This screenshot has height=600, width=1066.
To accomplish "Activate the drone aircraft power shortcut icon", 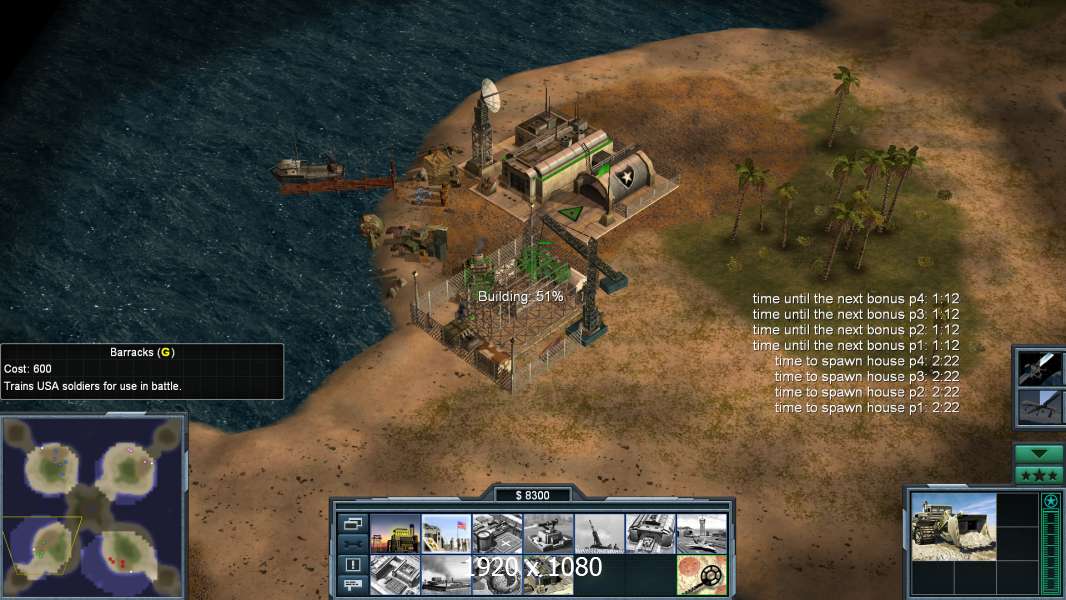I will coord(1037,406).
